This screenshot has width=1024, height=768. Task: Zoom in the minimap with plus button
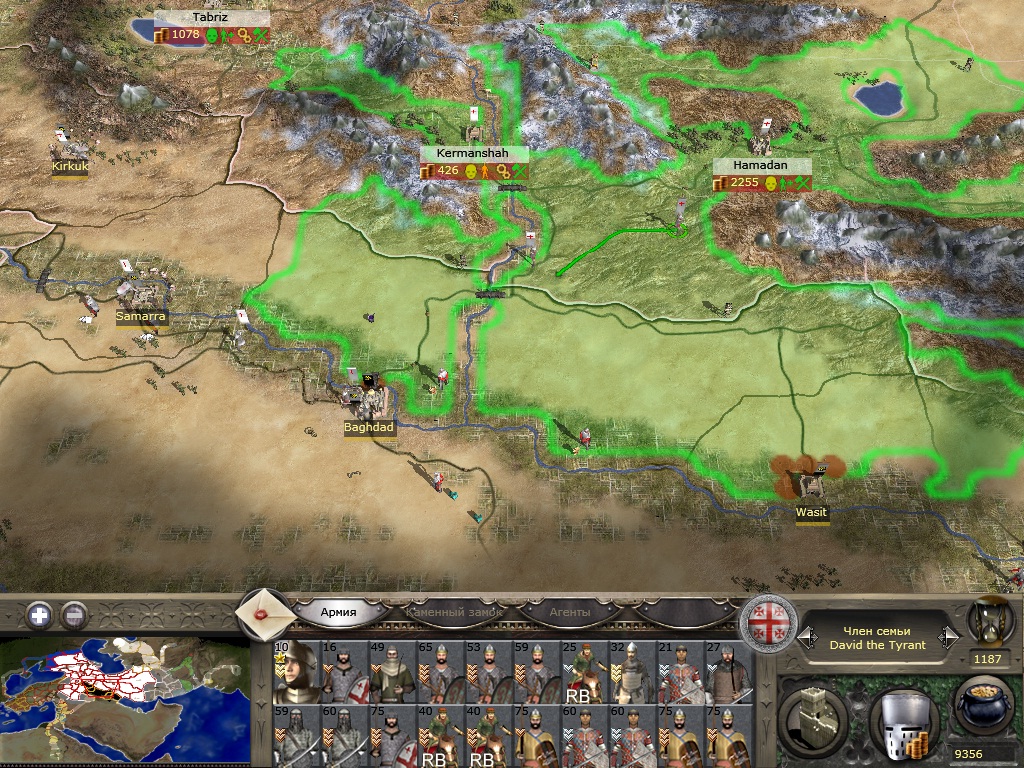(40, 615)
